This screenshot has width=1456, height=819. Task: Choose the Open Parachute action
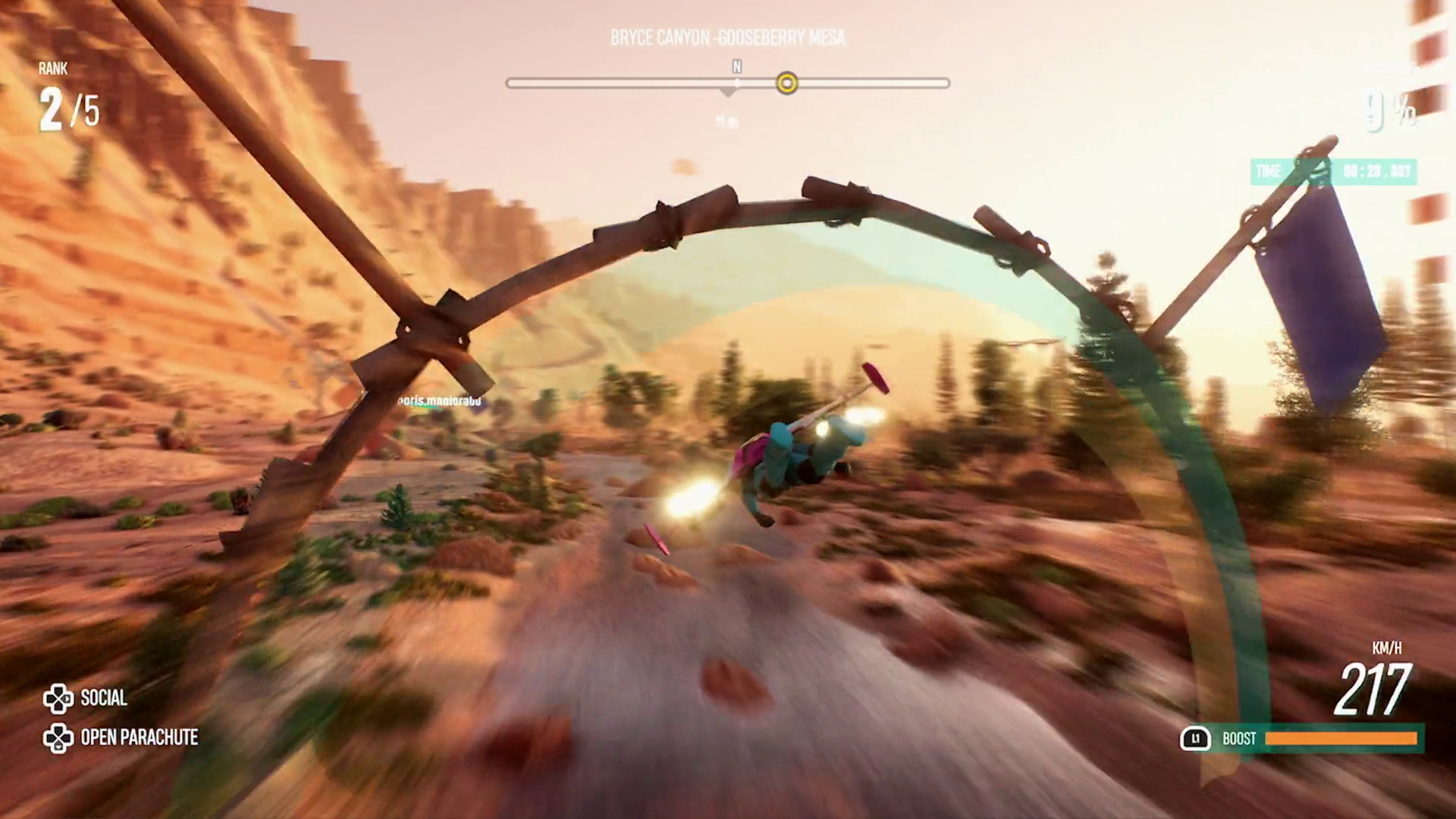(x=121, y=737)
